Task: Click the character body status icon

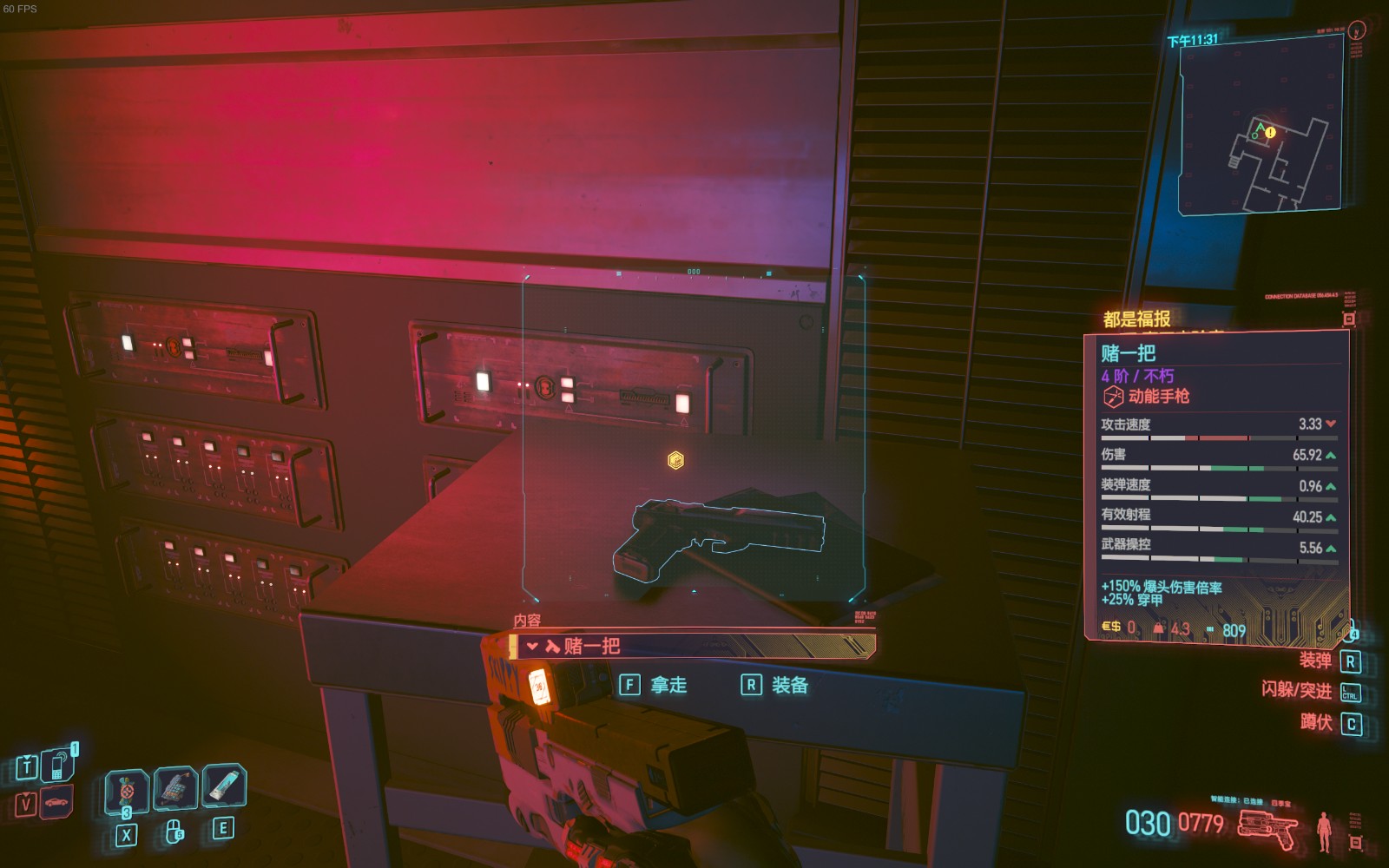Action: pyautogui.click(x=1324, y=832)
